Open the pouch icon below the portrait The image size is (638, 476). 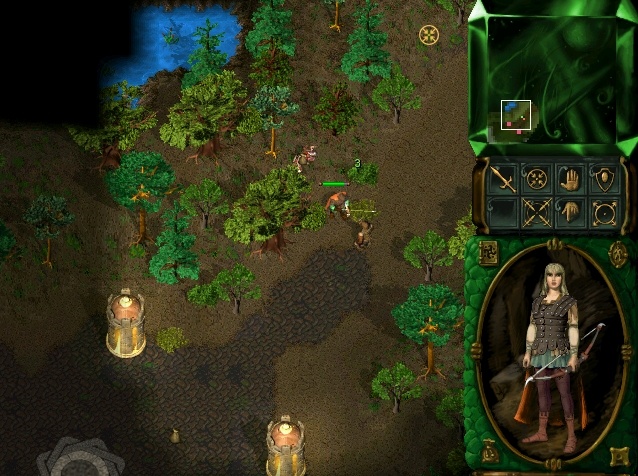click(489, 451)
